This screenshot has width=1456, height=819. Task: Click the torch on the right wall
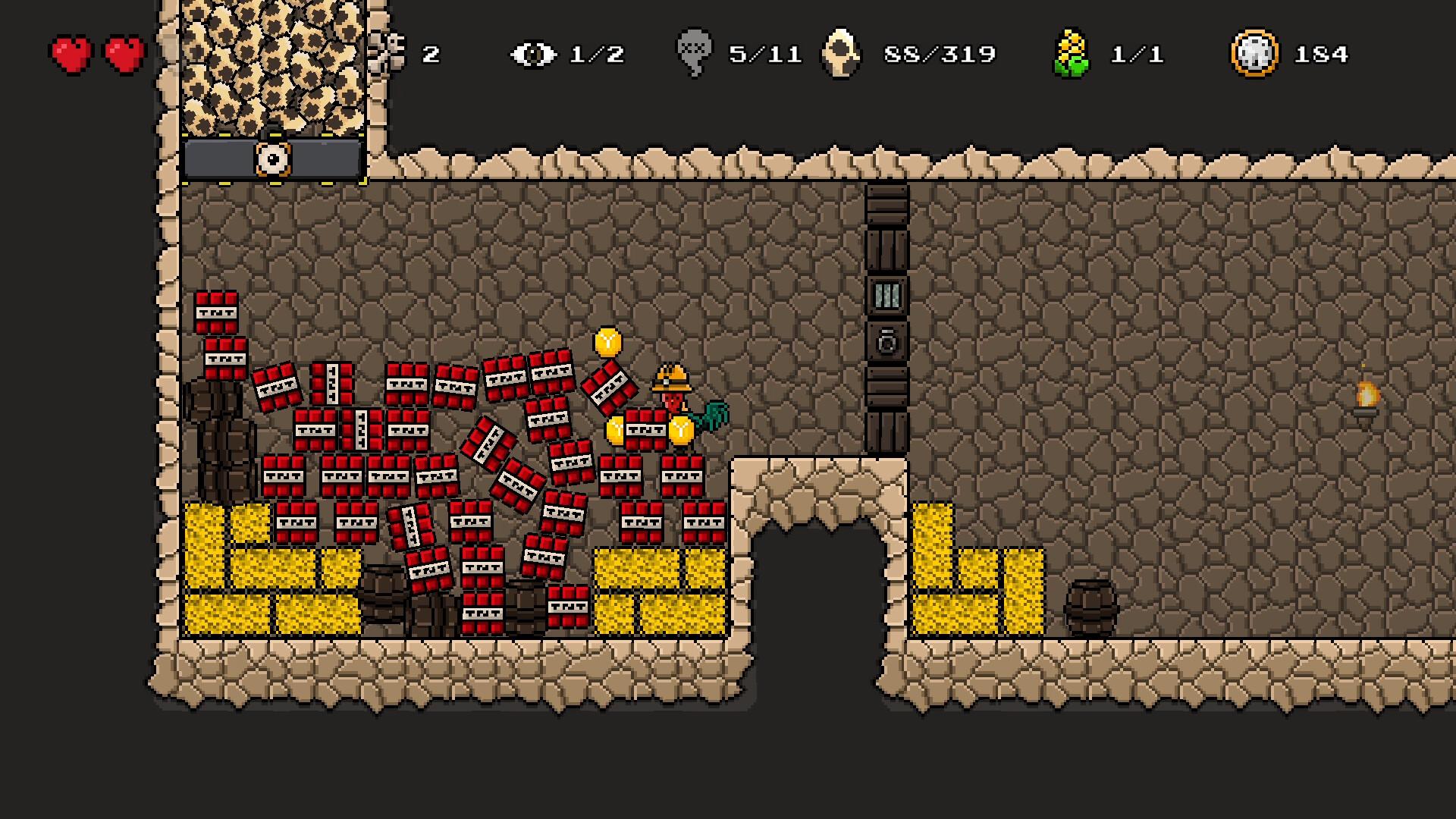tap(1367, 398)
